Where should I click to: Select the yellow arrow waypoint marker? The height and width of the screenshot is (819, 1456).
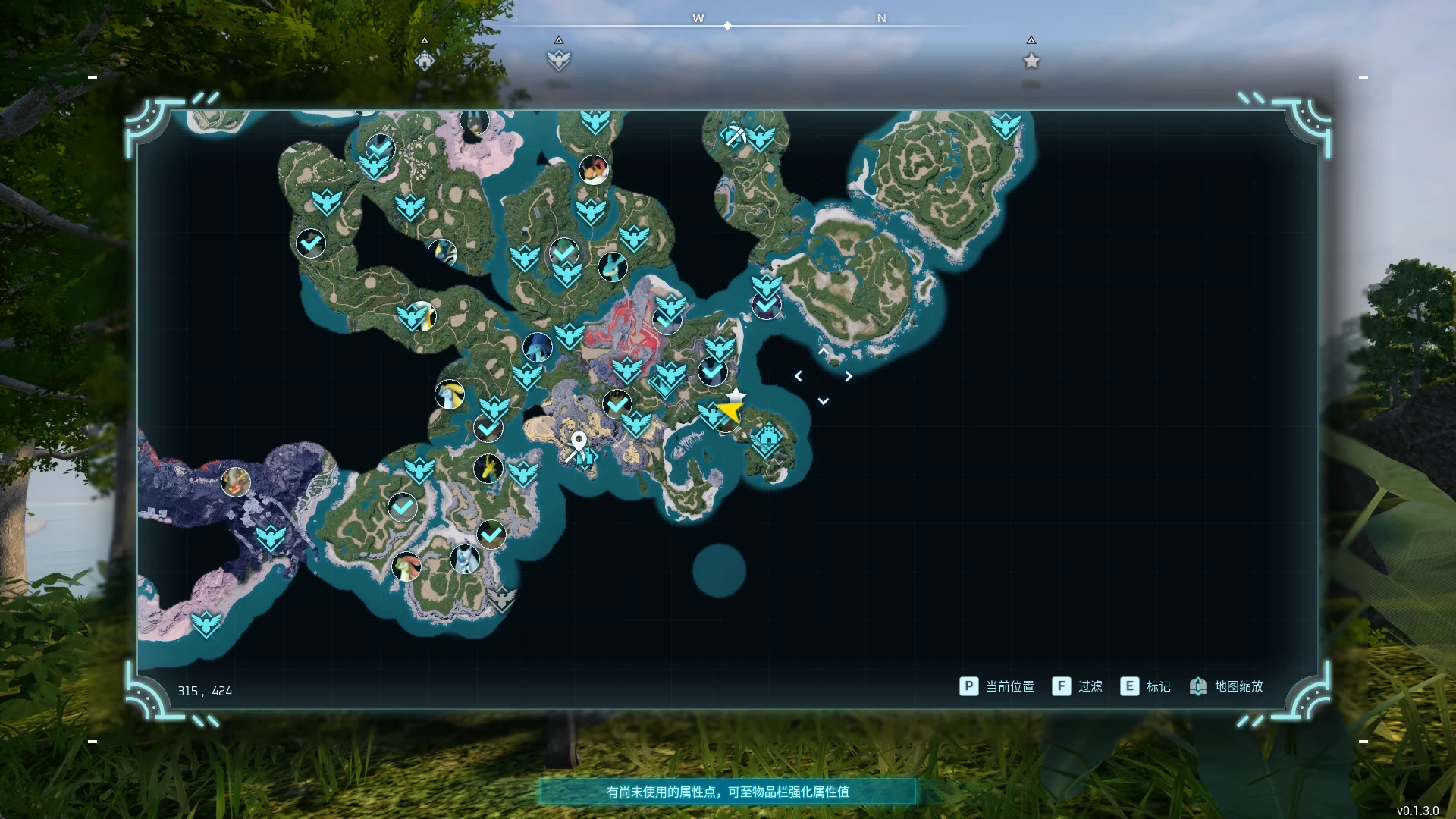click(x=730, y=408)
